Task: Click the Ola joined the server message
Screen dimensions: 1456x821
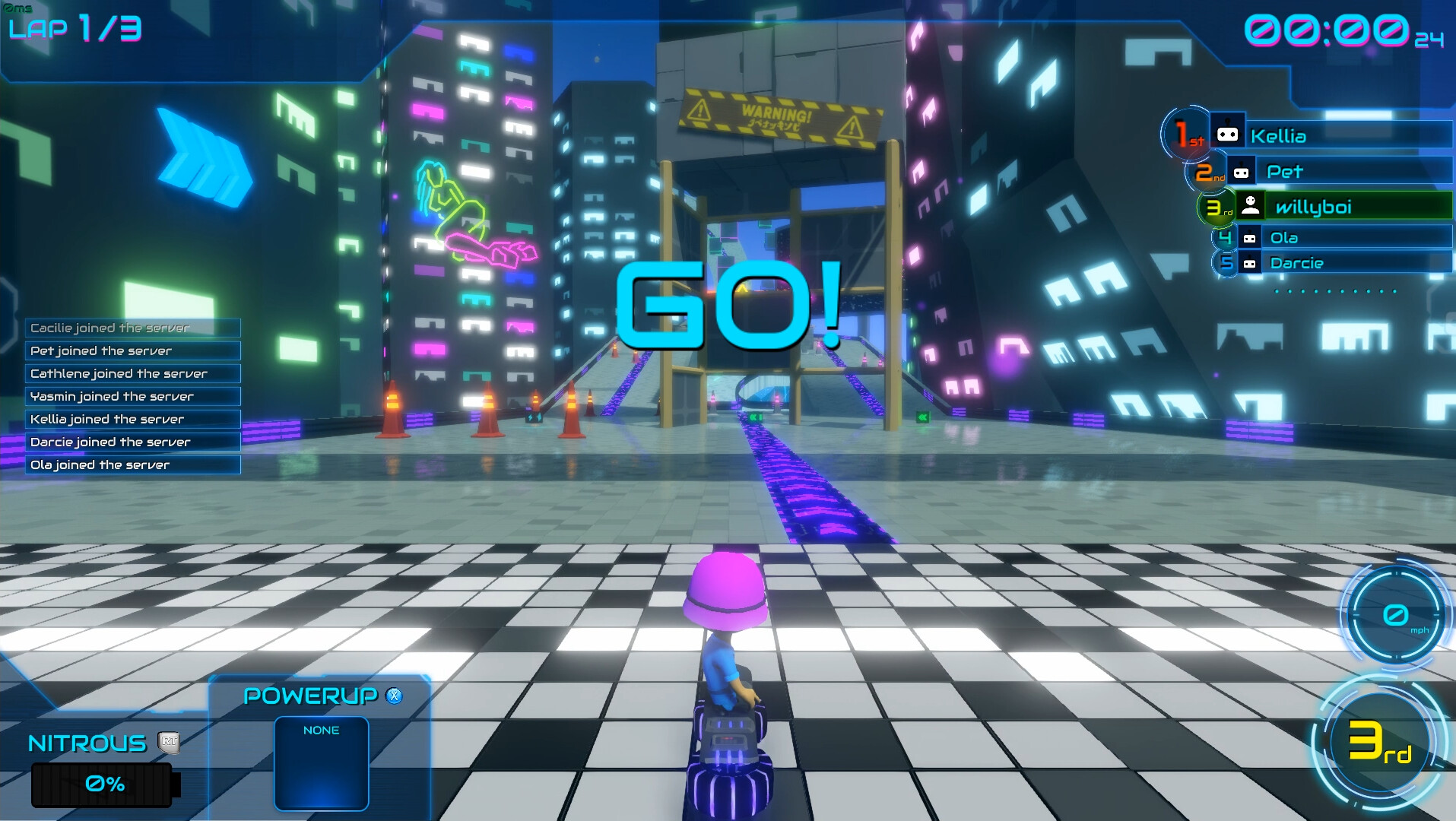Action: (101, 464)
